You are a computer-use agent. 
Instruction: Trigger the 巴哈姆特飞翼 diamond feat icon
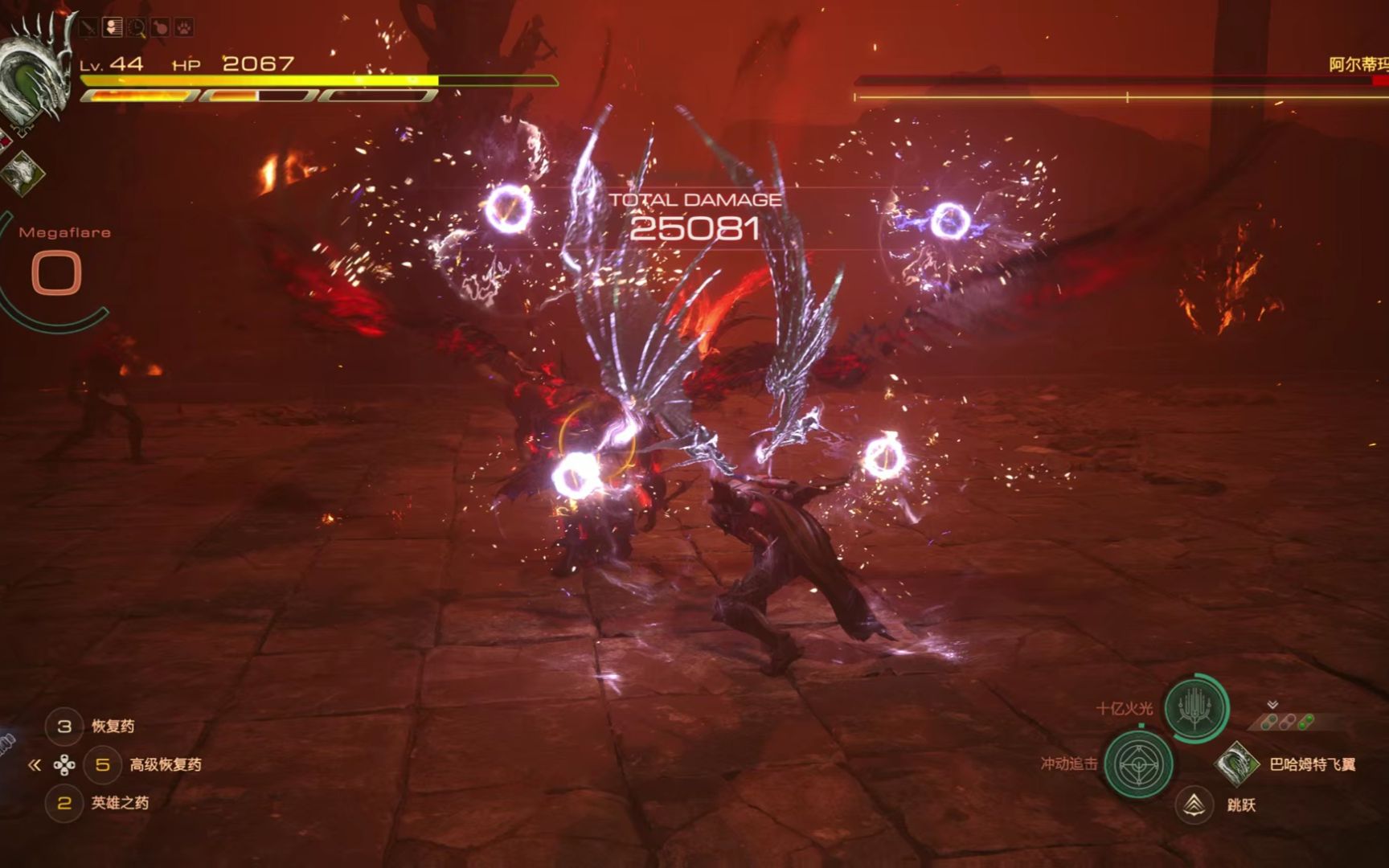1235,764
